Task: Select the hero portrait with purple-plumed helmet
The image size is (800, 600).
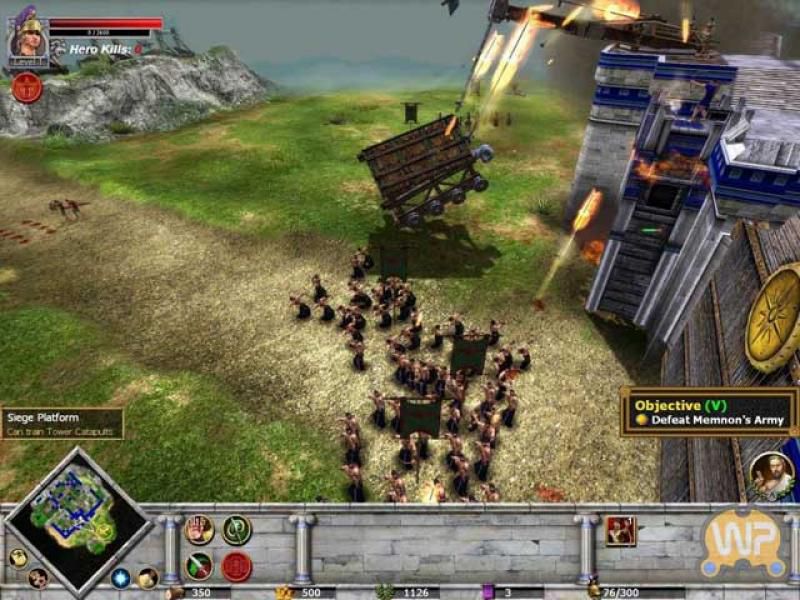Action: click(x=27, y=37)
